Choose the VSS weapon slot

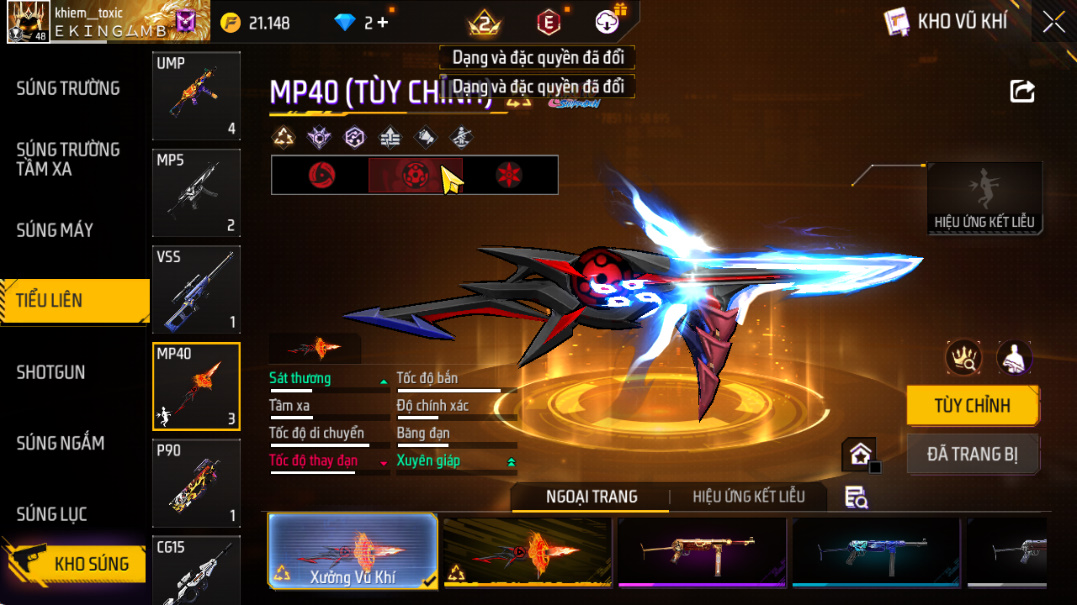(x=196, y=289)
